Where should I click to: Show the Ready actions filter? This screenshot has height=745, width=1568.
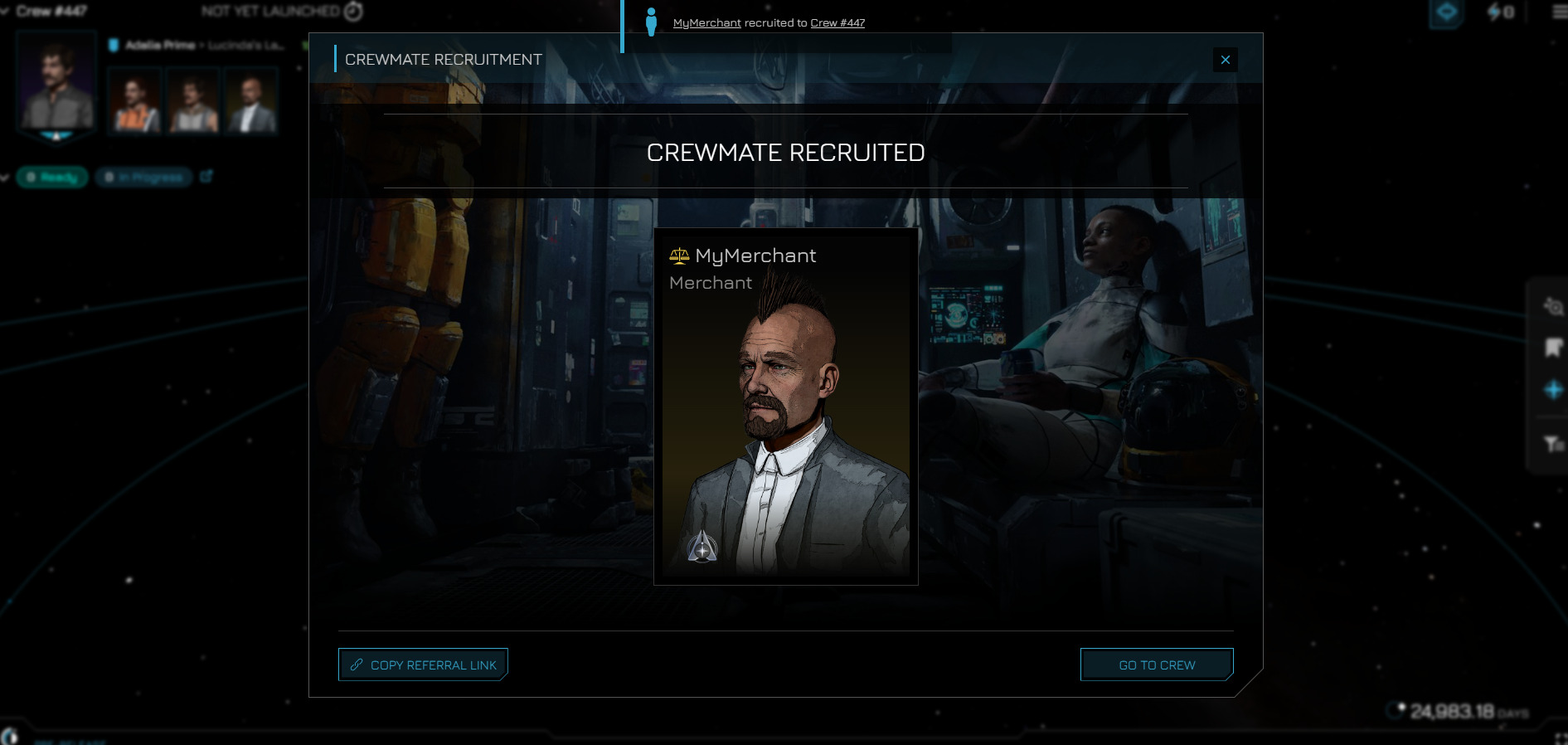(52, 177)
